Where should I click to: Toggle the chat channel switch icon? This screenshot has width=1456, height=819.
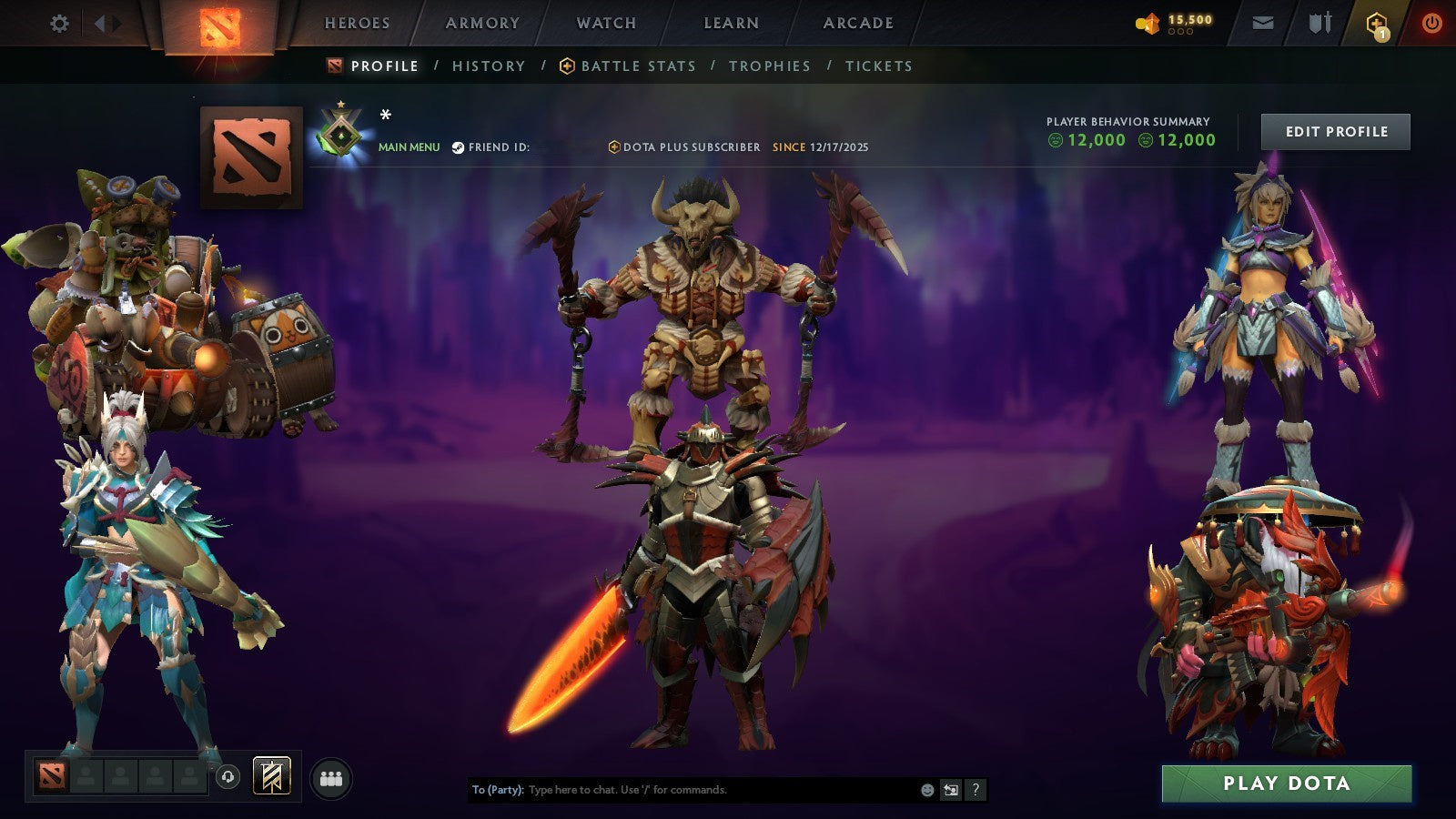[x=950, y=791]
